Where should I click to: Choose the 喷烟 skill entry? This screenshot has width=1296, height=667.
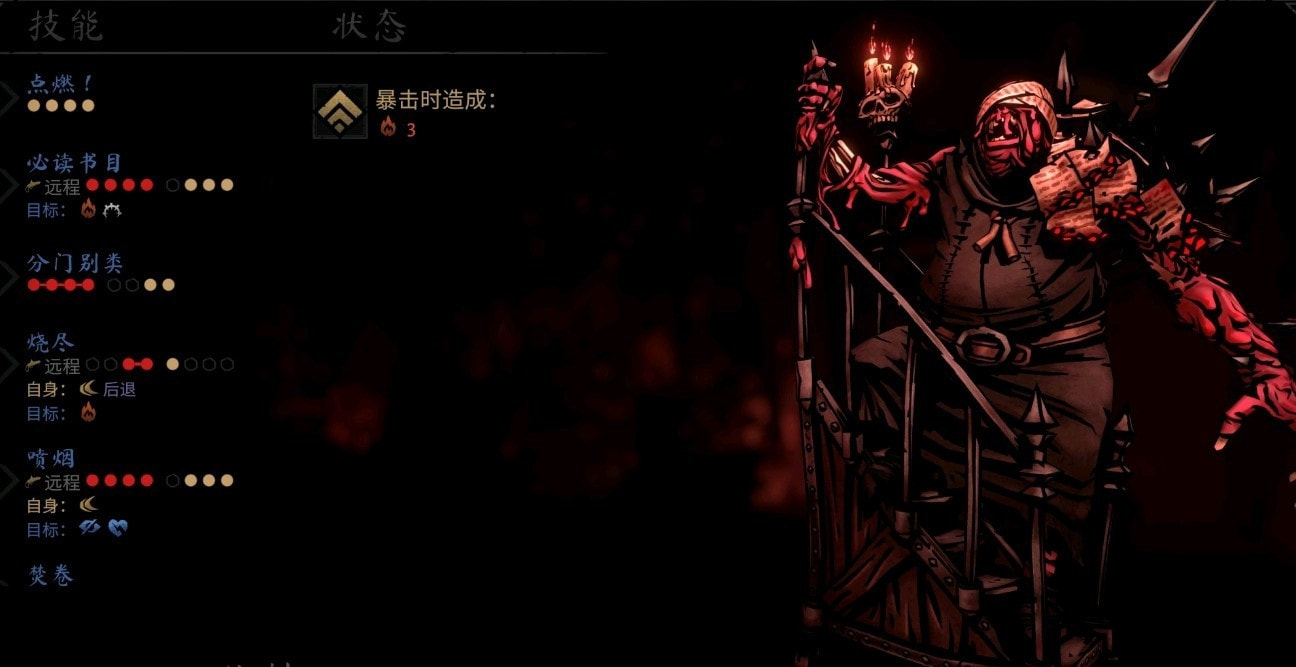click(51, 459)
